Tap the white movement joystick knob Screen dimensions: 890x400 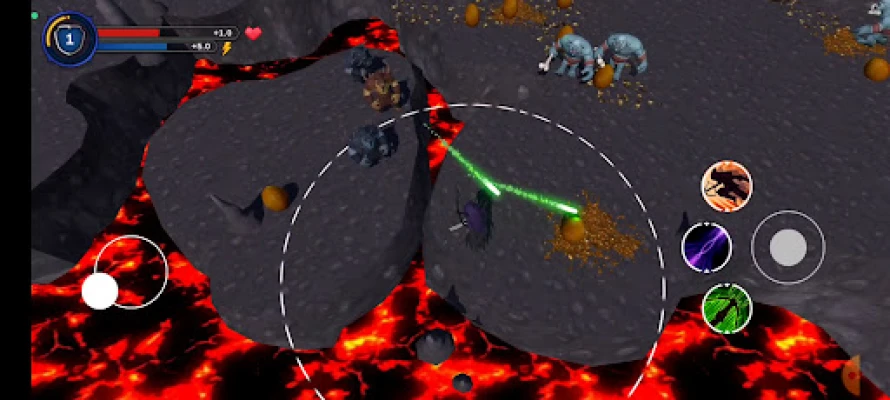click(x=100, y=290)
